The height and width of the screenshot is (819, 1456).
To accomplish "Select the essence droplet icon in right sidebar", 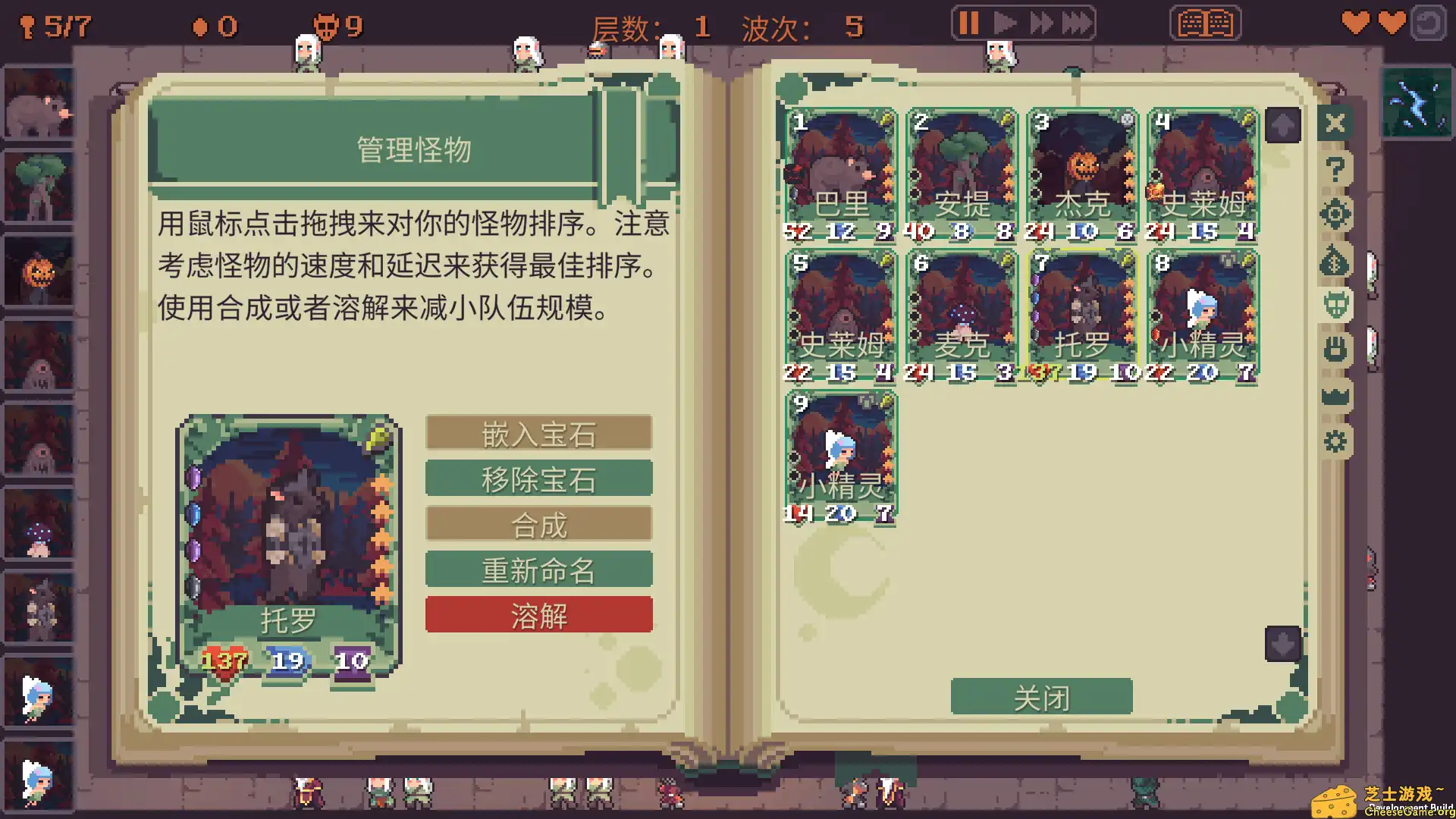I will tap(1335, 260).
